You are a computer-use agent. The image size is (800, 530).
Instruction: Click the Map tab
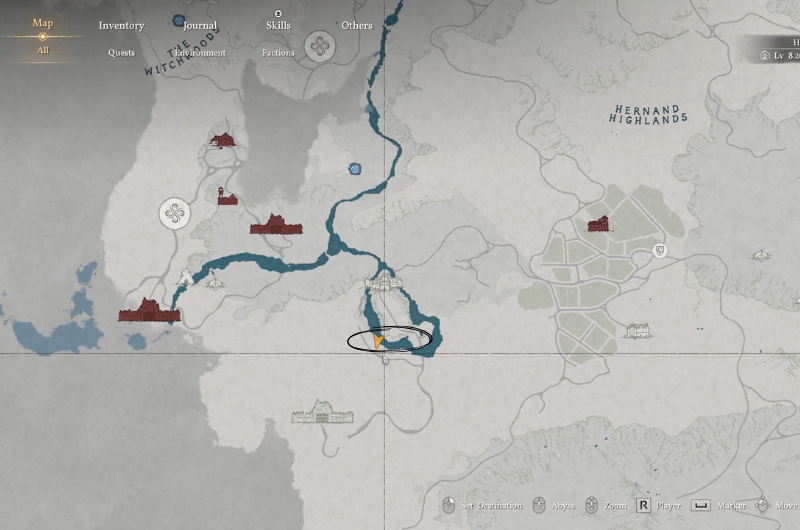click(43, 23)
